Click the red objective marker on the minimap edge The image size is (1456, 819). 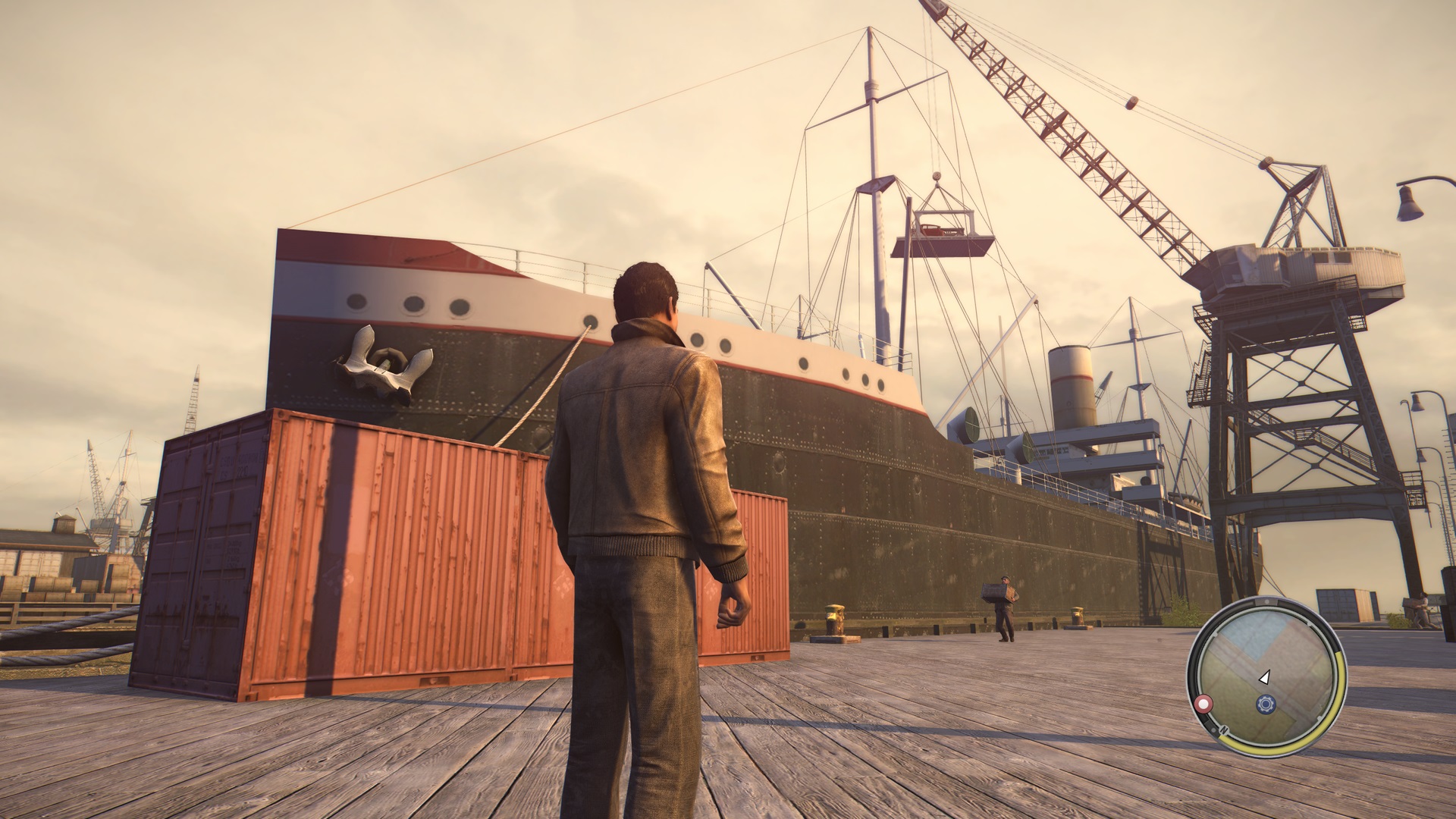1203,704
